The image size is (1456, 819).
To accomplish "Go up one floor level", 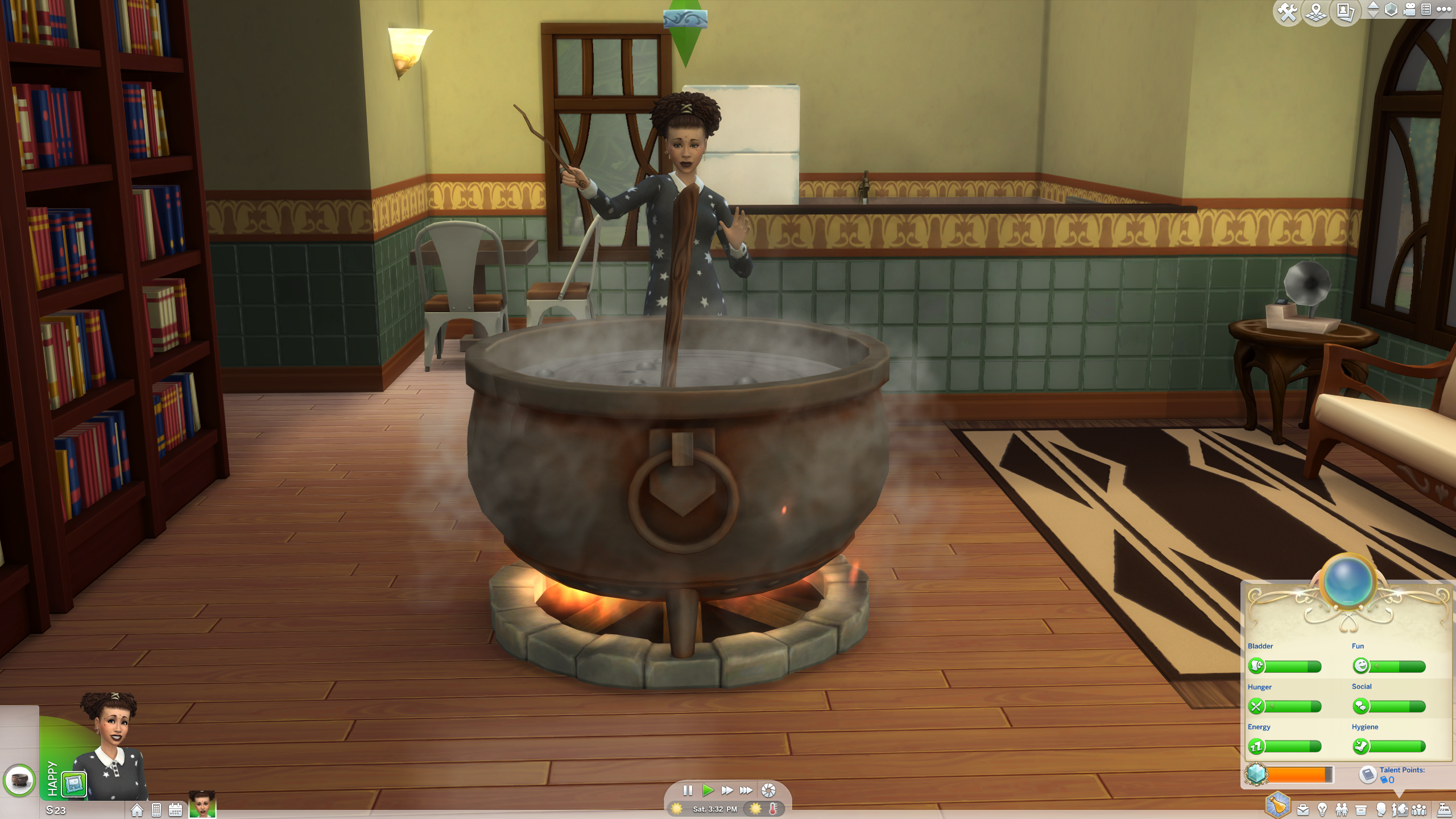I will pyautogui.click(x=1373, y=5).
